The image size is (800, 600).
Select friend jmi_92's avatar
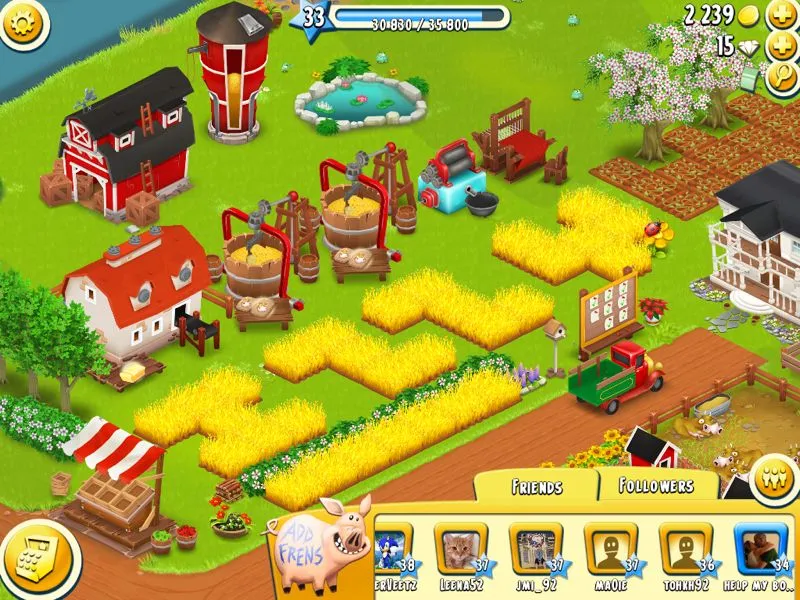[x=535, y=548]
